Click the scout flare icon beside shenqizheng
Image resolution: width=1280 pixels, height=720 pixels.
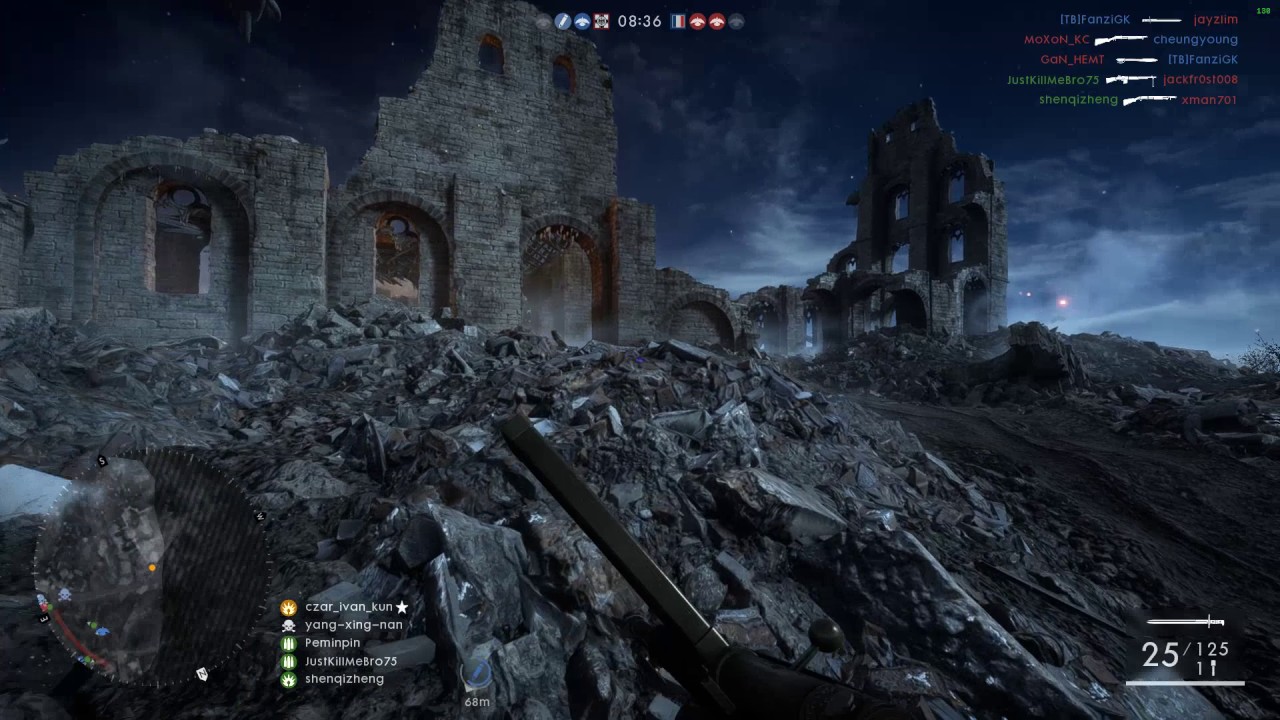pos(288,679)
